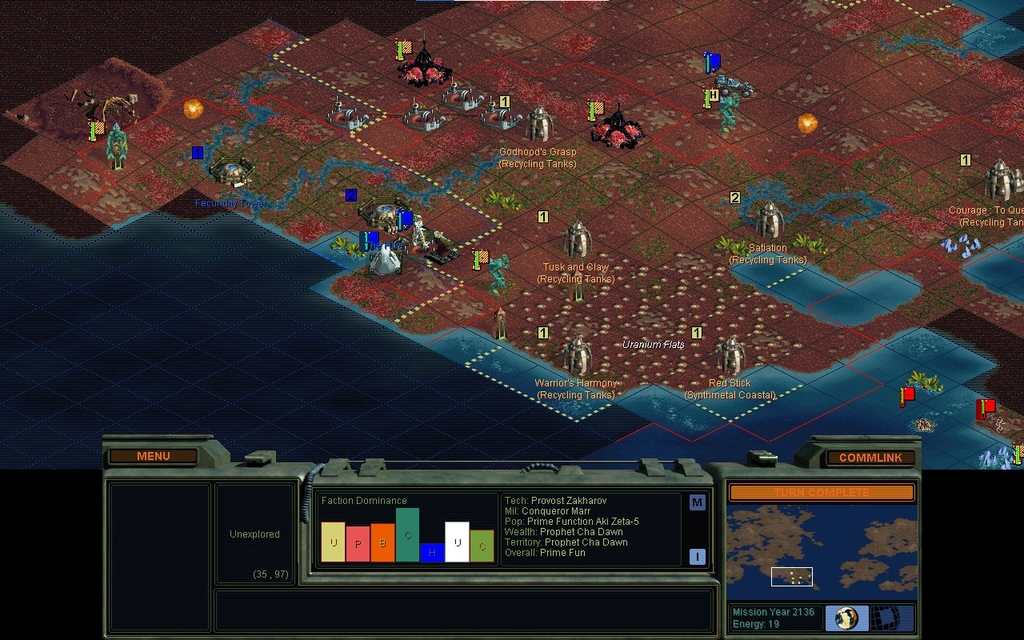Screen dimensions: 1024x640
Task: Open the MENU button
Action: point(153,456)
